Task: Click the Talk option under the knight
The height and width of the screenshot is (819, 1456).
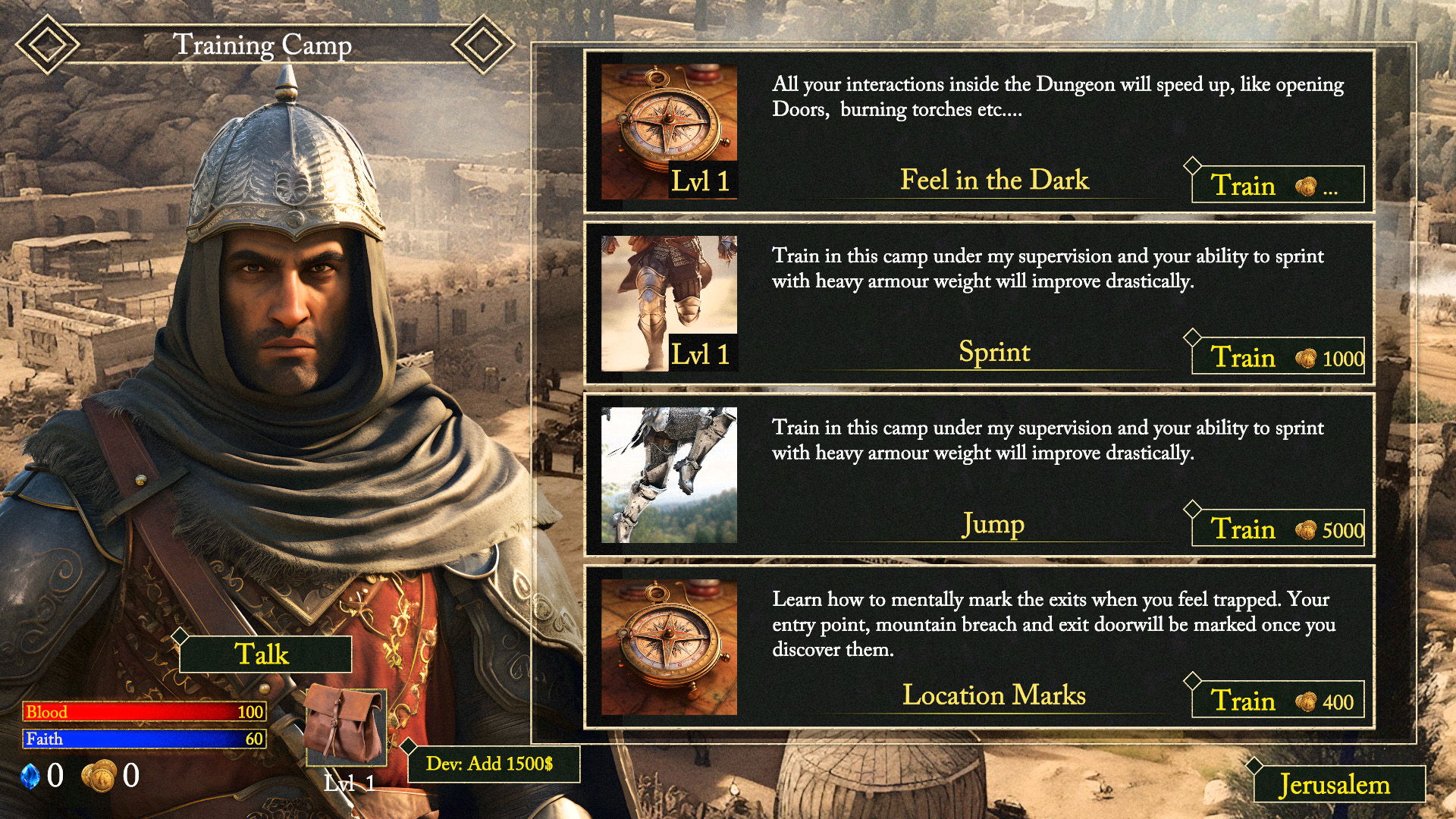Action: coord(263,654)
